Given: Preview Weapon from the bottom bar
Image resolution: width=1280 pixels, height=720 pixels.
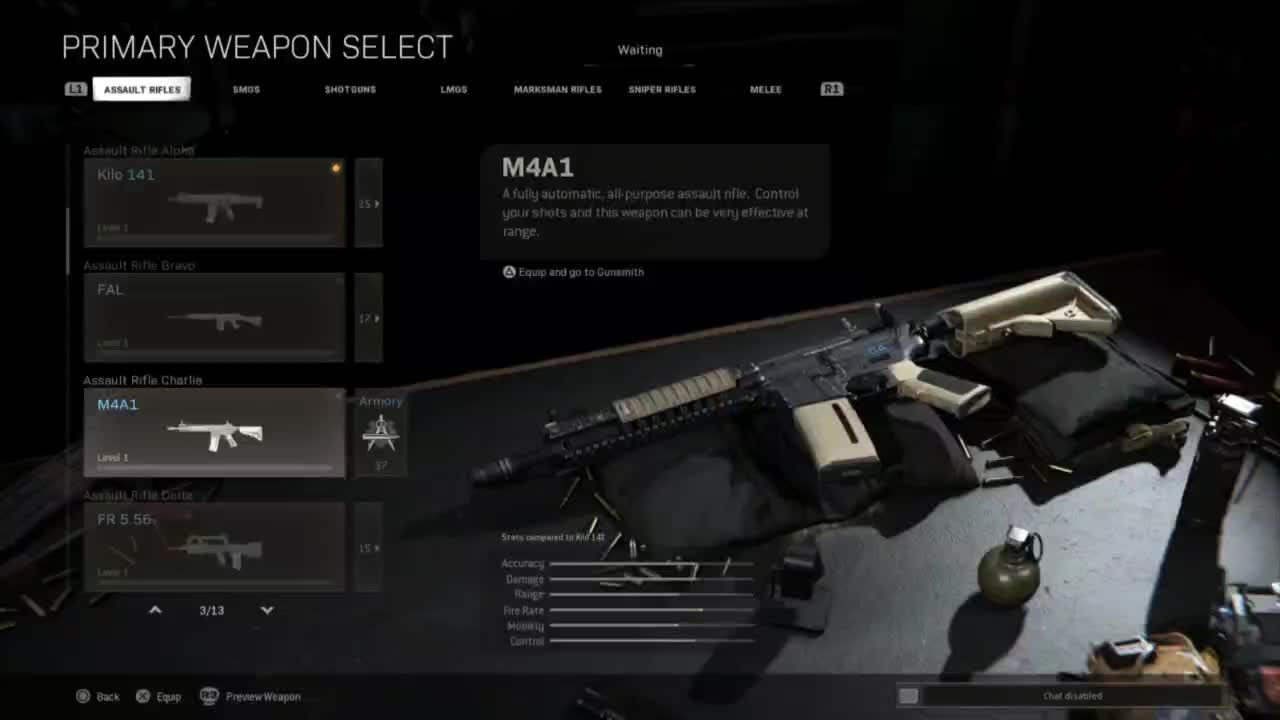Looking at the screenshot, I should click(251, 696).
